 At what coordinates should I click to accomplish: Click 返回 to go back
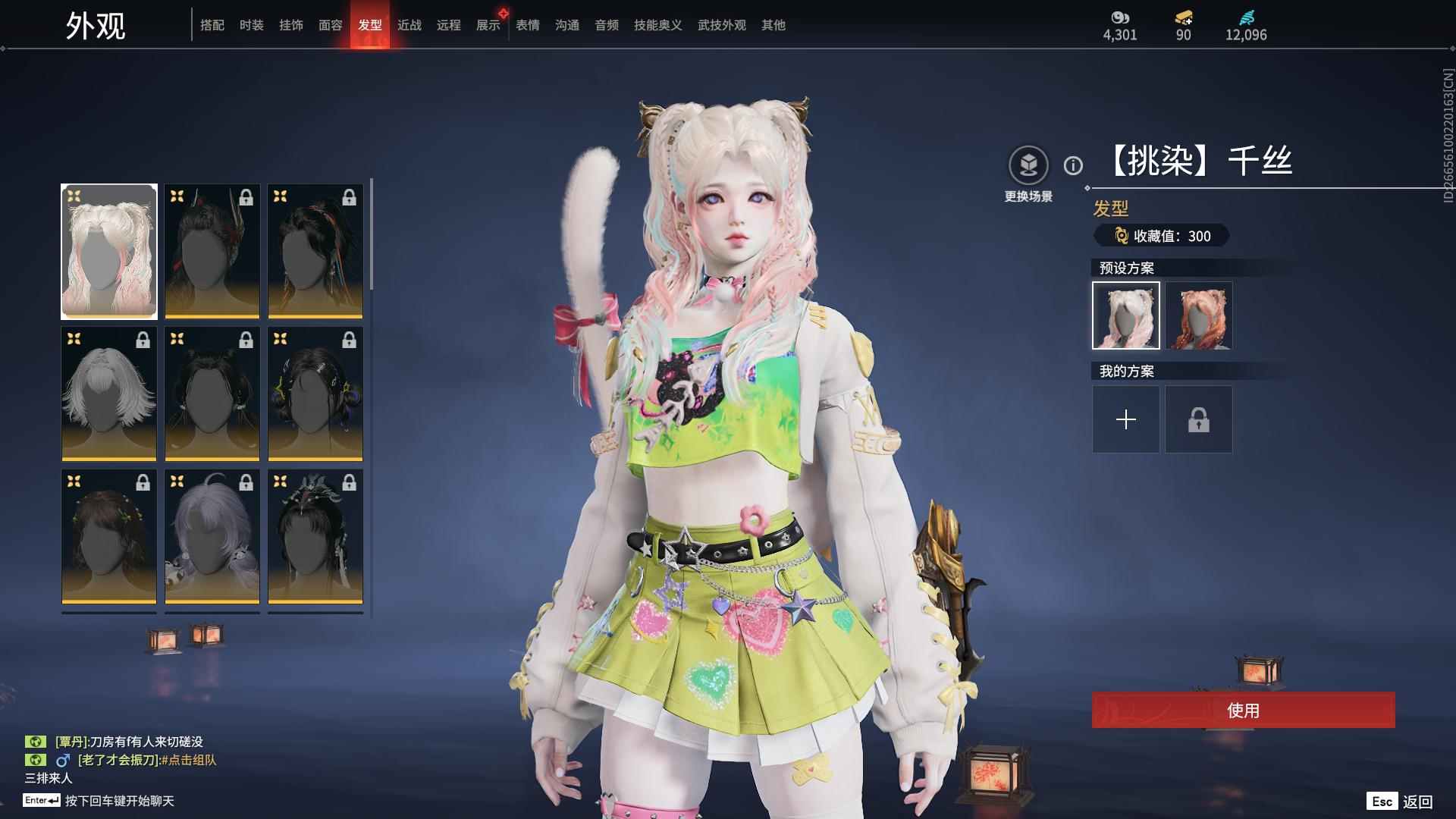(1417, 802)
